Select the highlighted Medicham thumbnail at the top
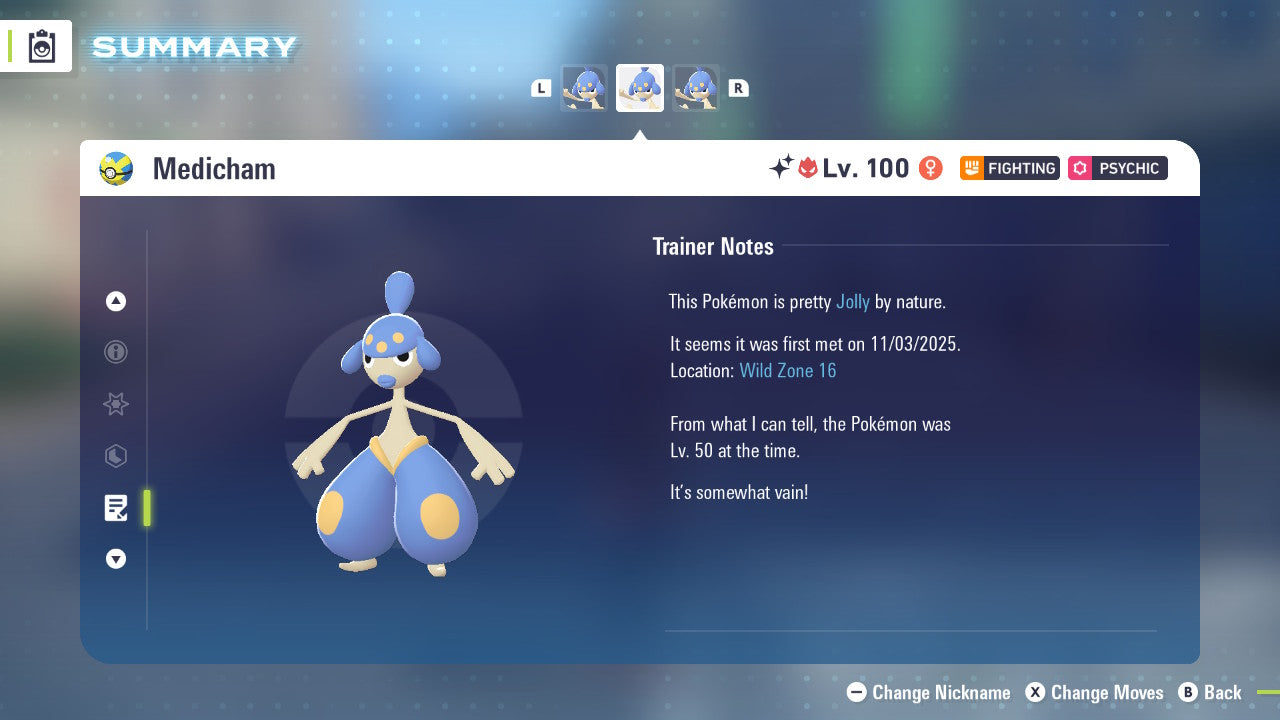Screen dimensions: 1280x720 640,87
